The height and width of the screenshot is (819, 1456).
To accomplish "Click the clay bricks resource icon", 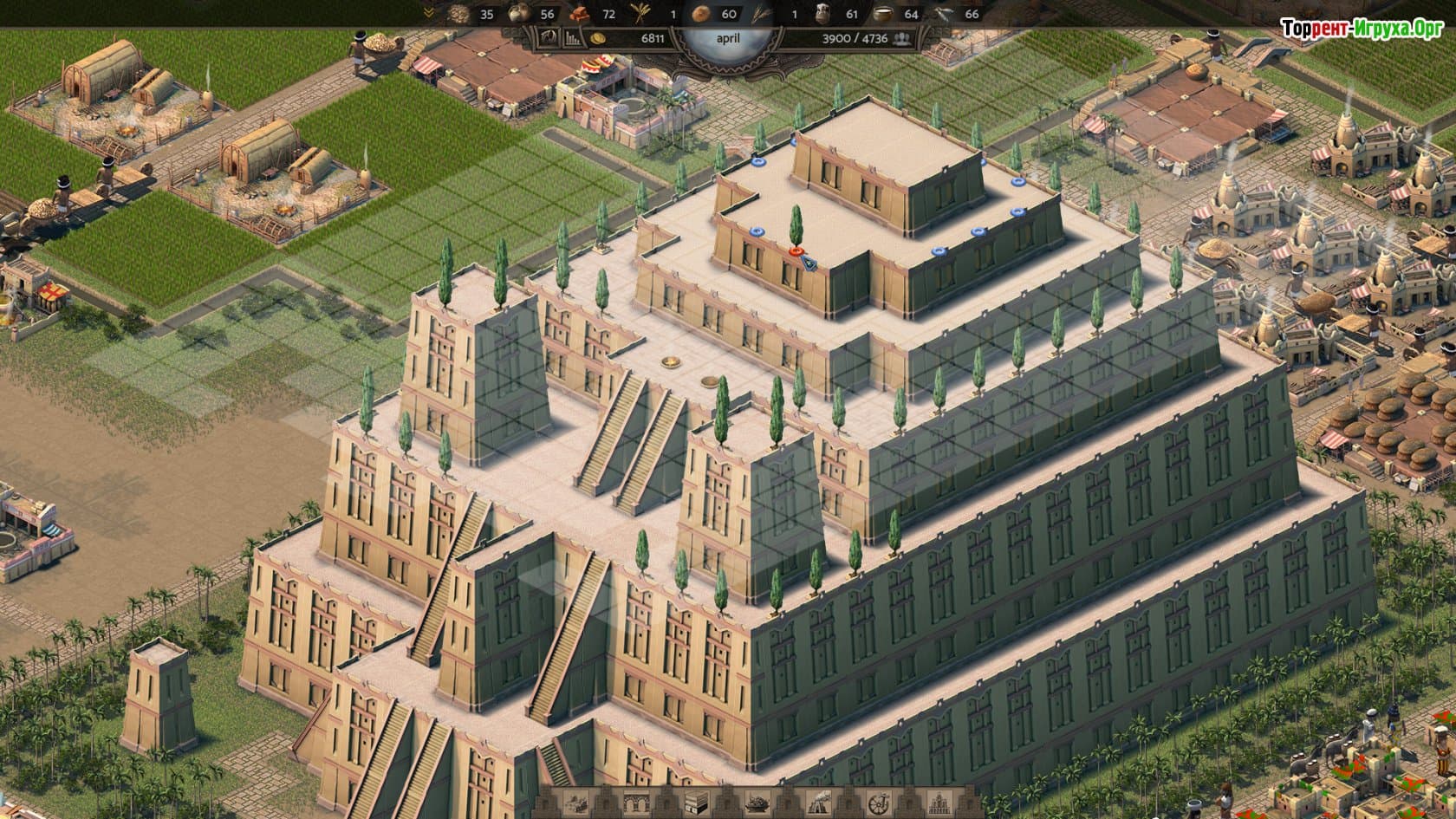I will 580,14.
